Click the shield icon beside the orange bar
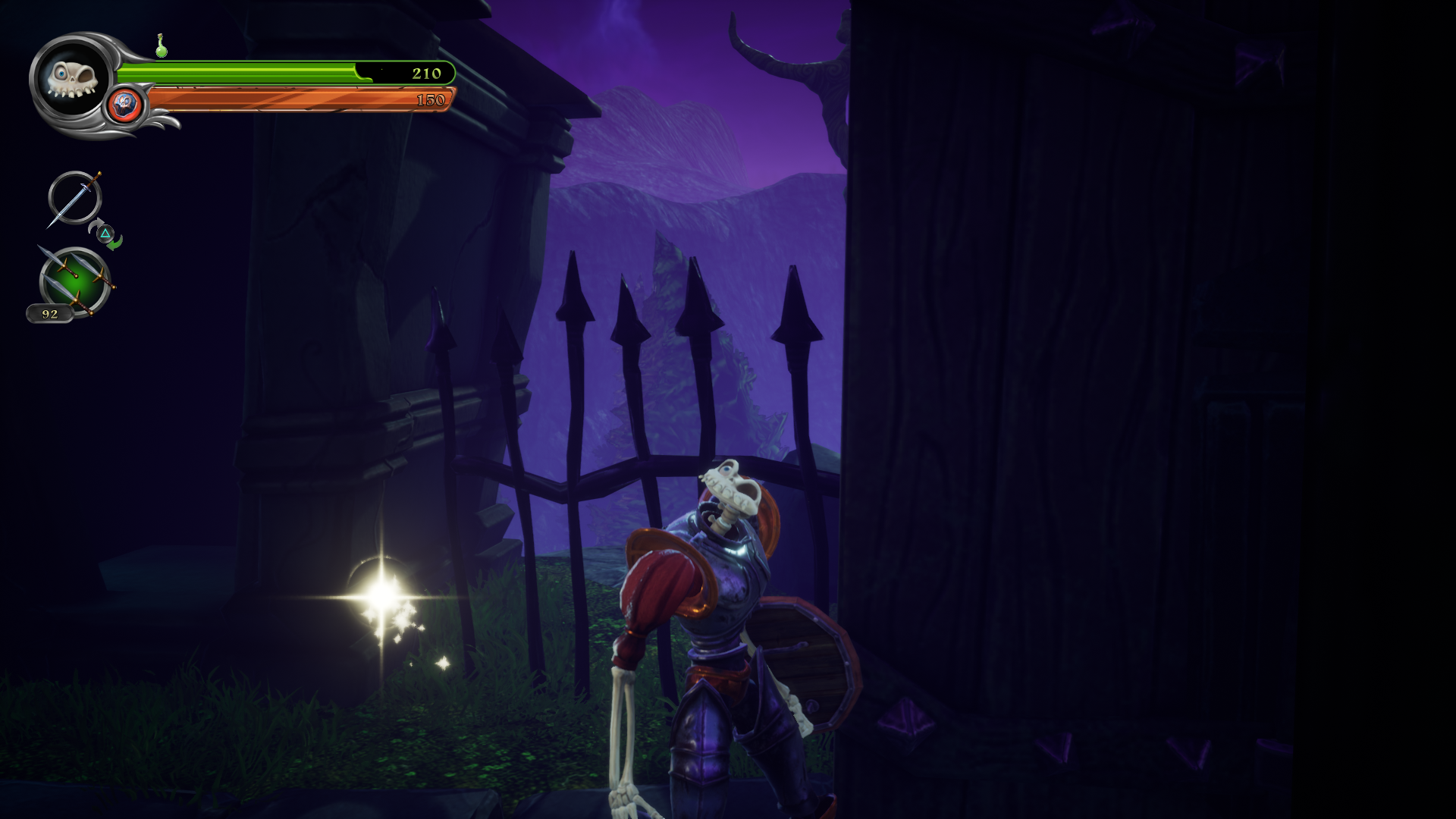This screenshot has width=1456, height=819. tap(125, 104)
